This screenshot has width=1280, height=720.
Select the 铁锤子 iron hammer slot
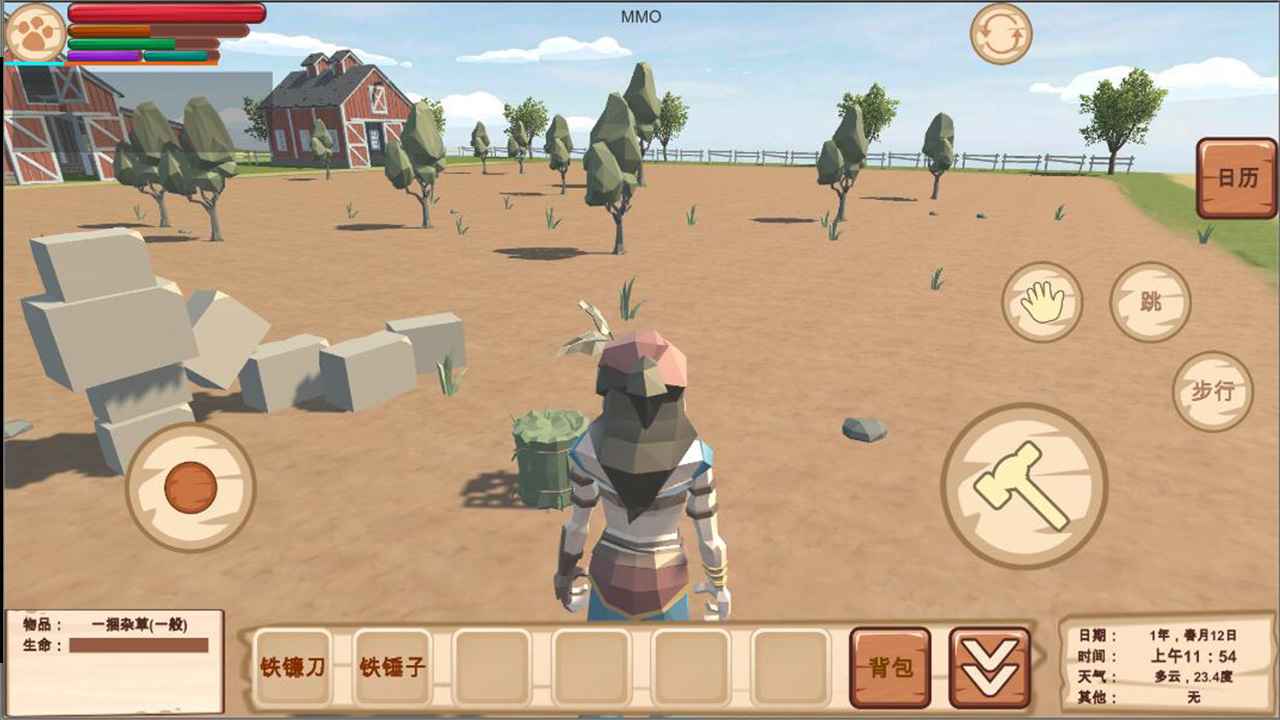tap(392, 667)
